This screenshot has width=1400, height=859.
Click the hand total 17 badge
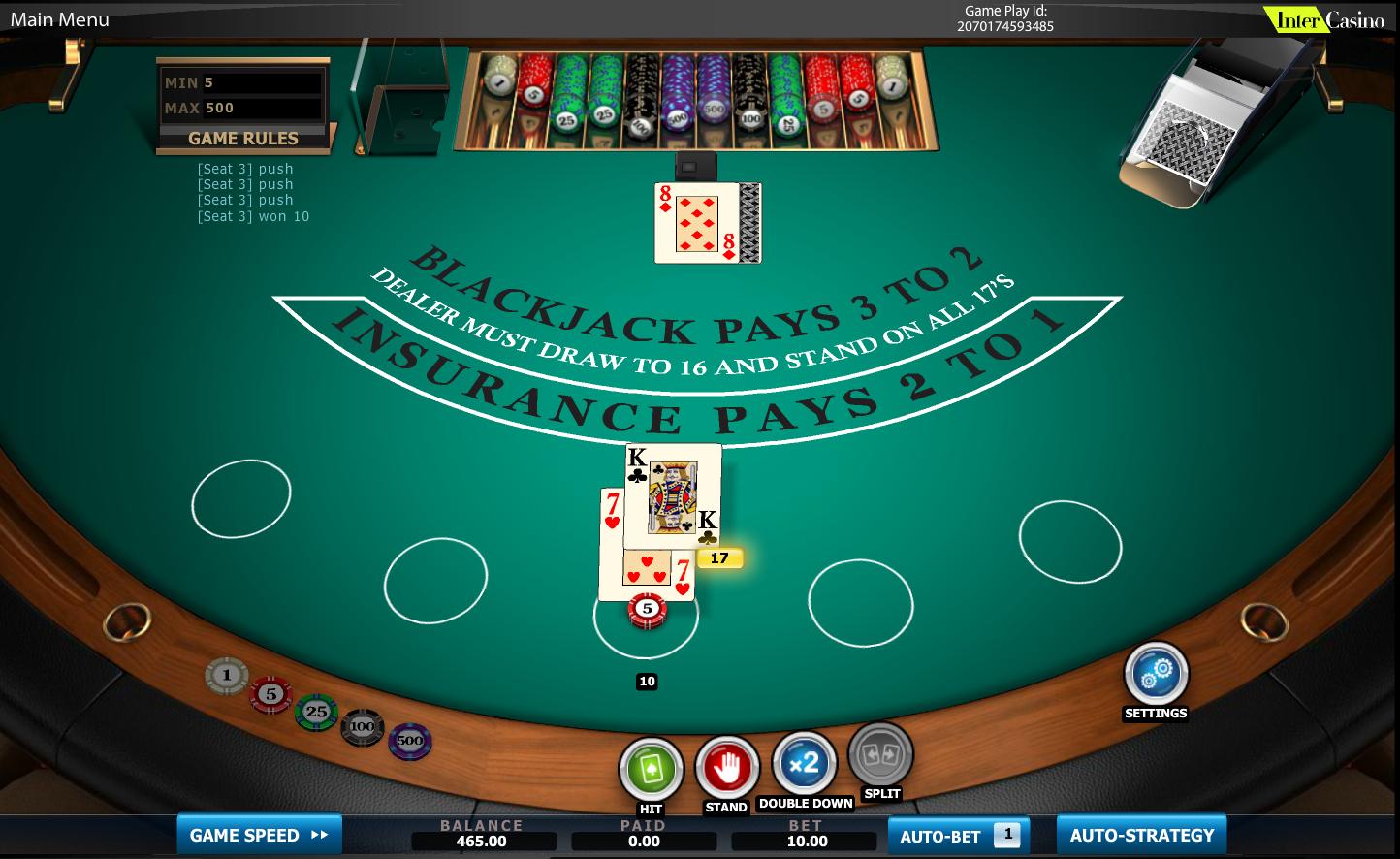tap(719, 557)
